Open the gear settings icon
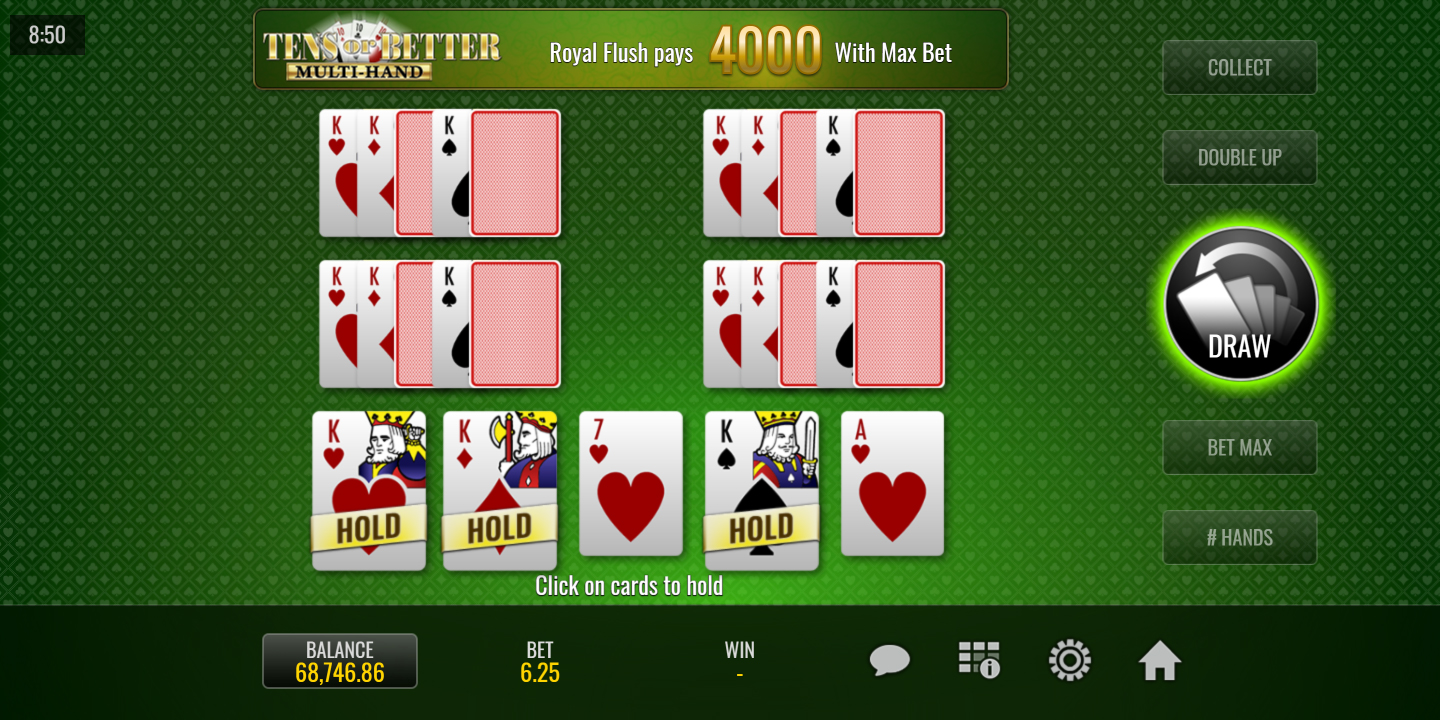The image size is (1440, 720). click(1069, 661)
